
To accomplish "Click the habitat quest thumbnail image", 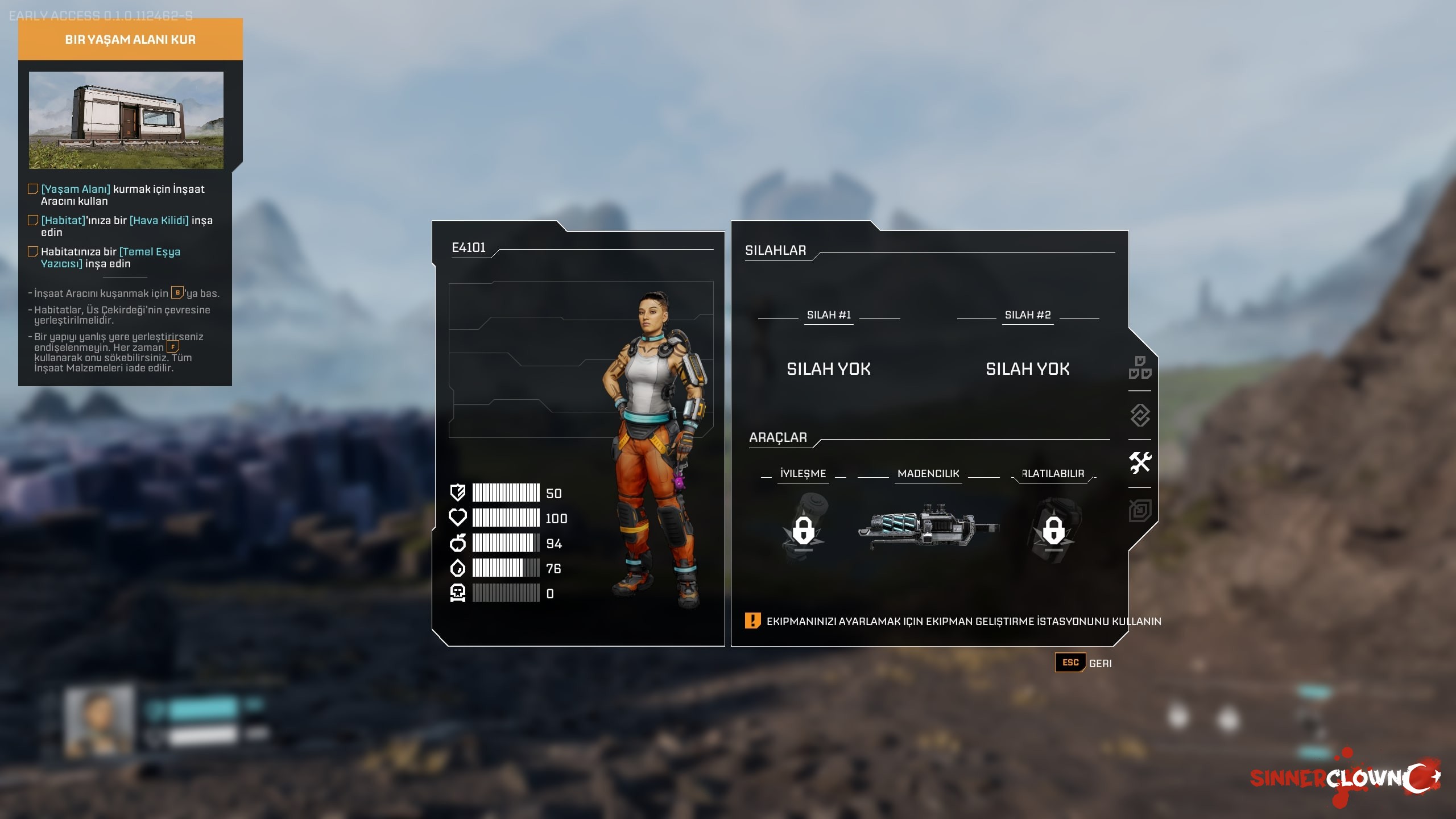I will click(126, 120).
